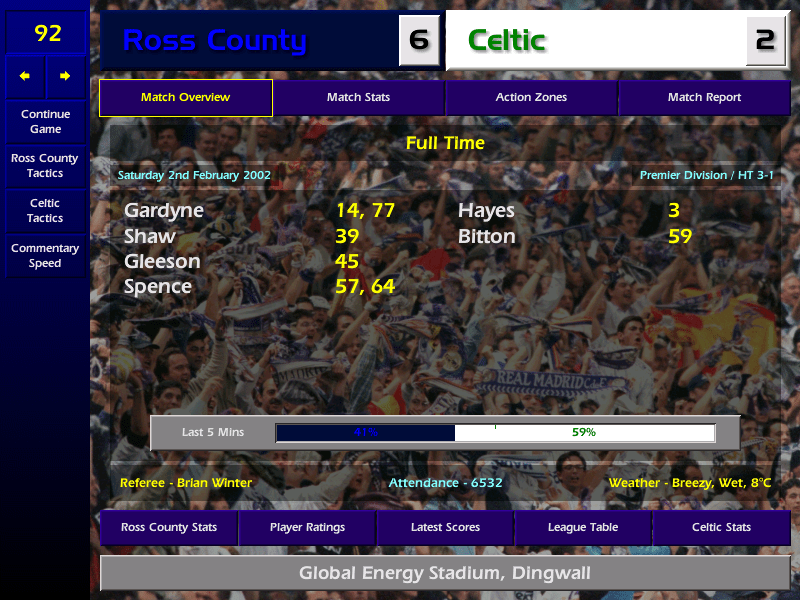Change the Commentary Speed
Screen dimensions: 800x600
tap(45, 256)
